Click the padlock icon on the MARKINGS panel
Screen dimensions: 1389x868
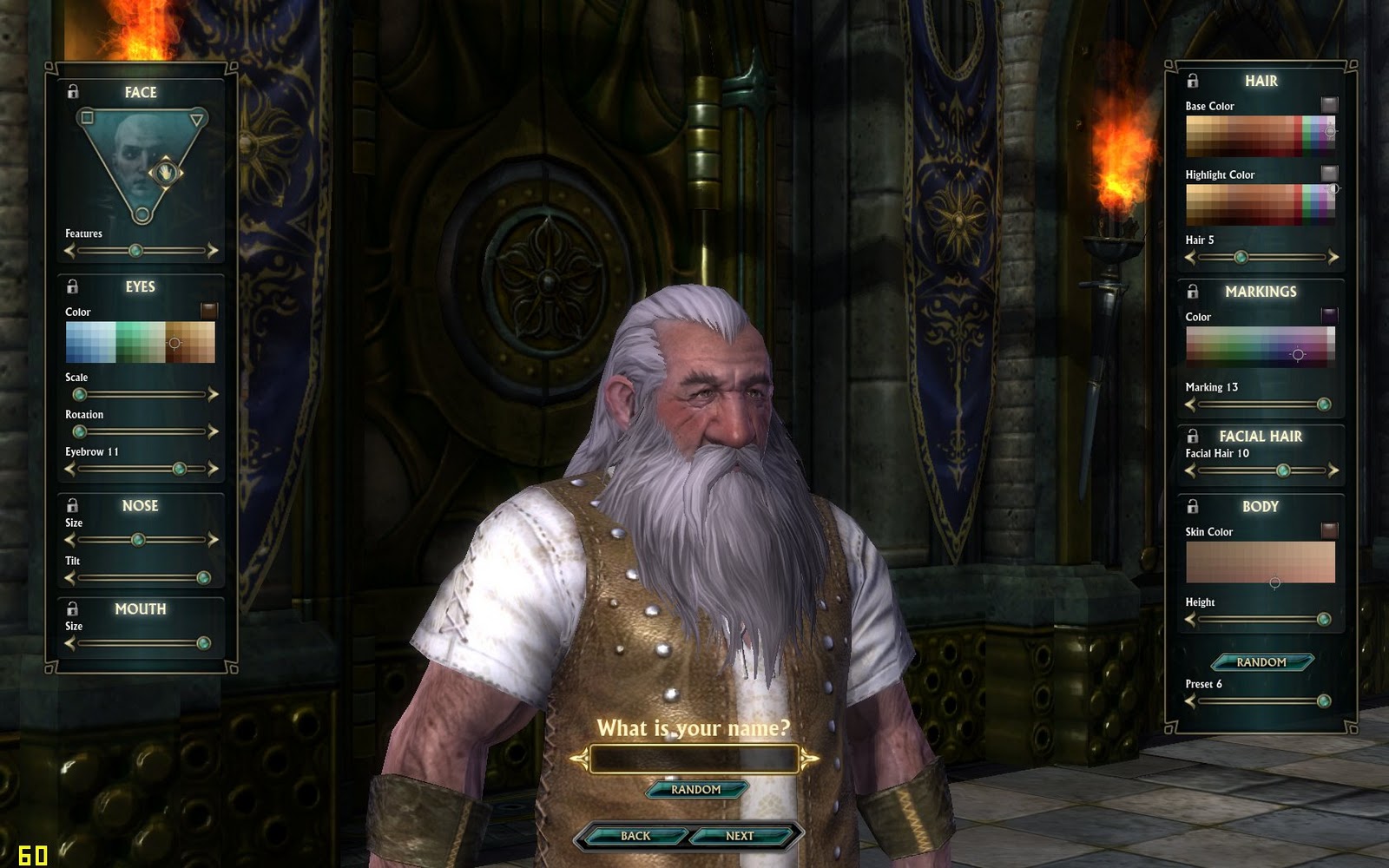point(1191,292)
